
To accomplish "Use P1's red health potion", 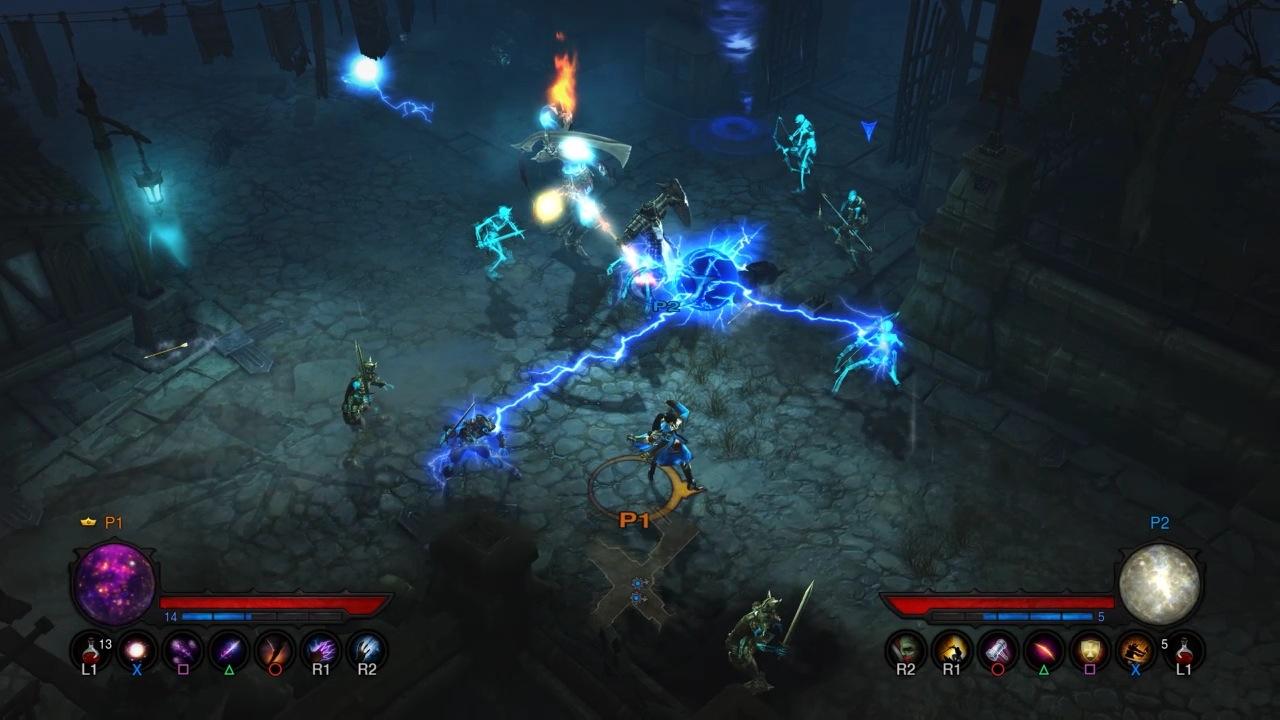I will [90, 650].
